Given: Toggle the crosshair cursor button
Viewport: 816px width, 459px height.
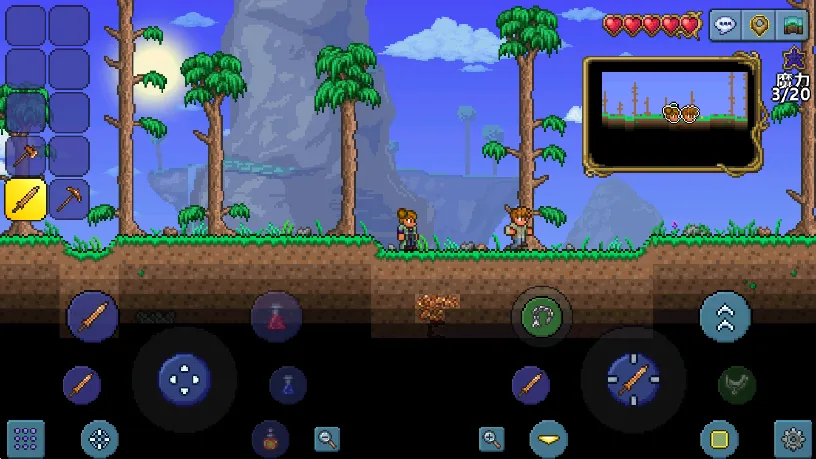Looking at the screenshot, I should (99, 438).
